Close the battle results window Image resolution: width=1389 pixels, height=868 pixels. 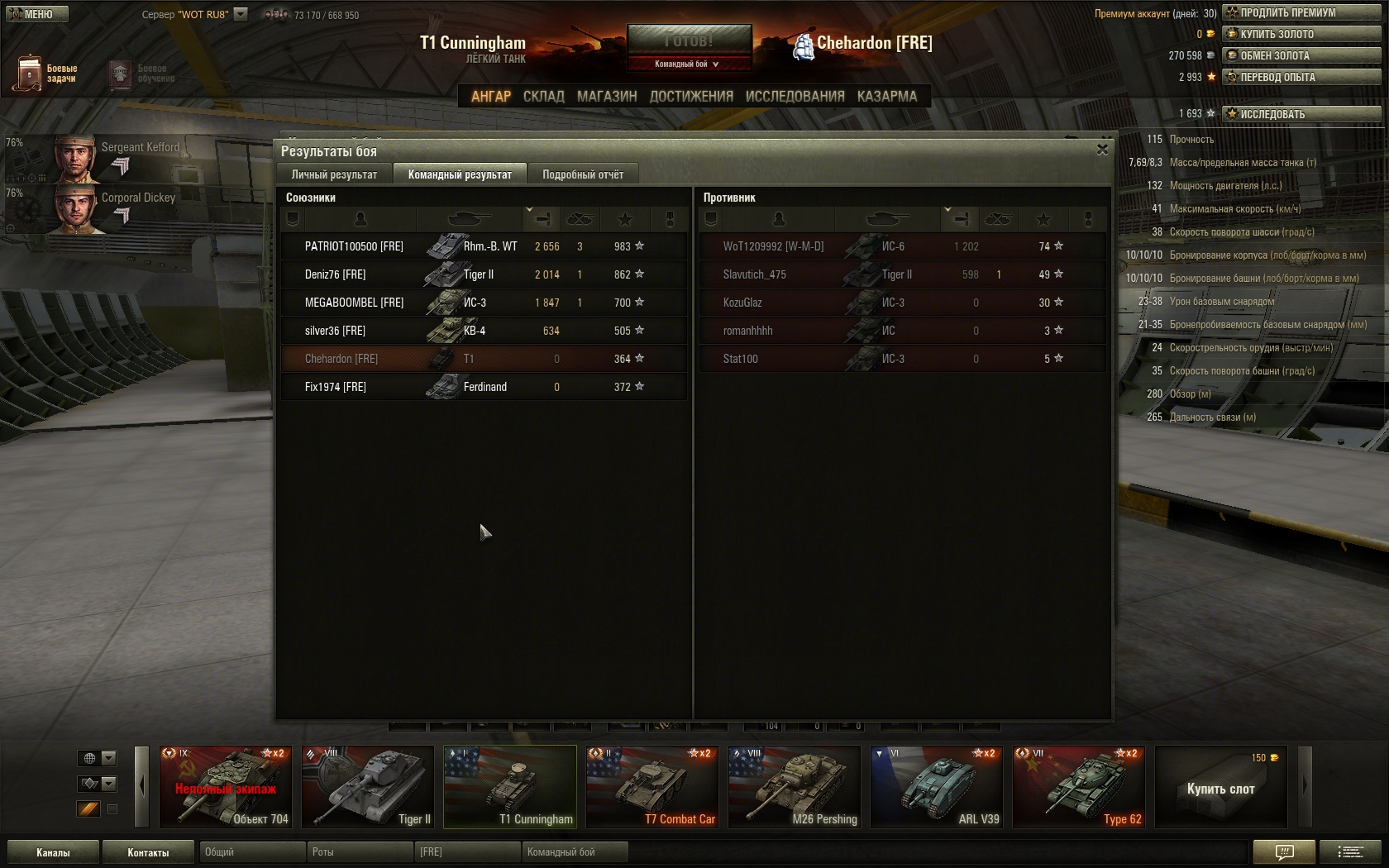(x=1102, y=150)
